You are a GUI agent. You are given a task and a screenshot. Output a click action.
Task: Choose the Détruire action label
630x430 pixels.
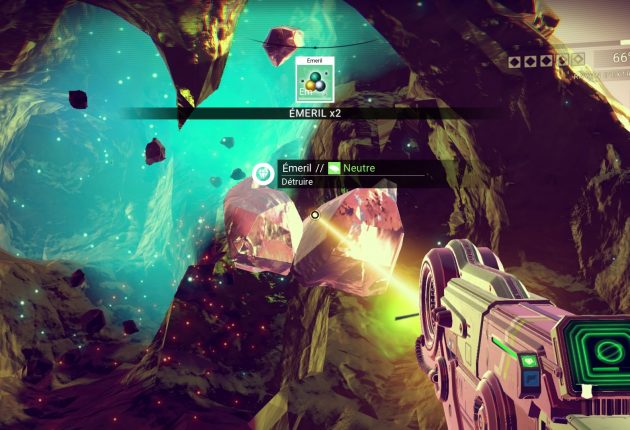pyautogui.click(x=299, y=182)
